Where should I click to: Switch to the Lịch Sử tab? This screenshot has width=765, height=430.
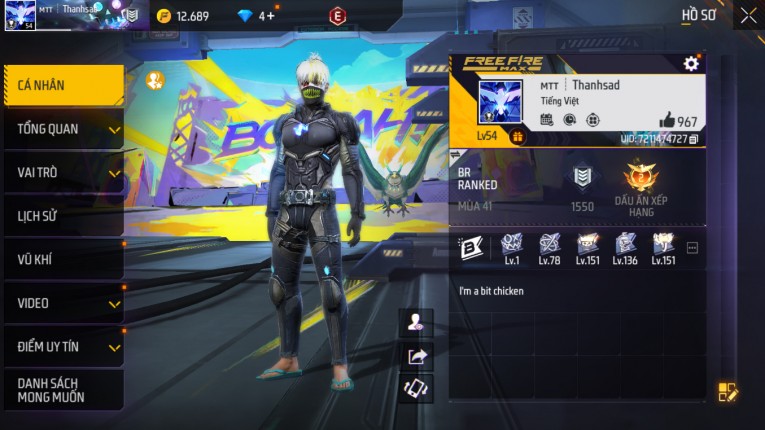[x=62, y=216]
